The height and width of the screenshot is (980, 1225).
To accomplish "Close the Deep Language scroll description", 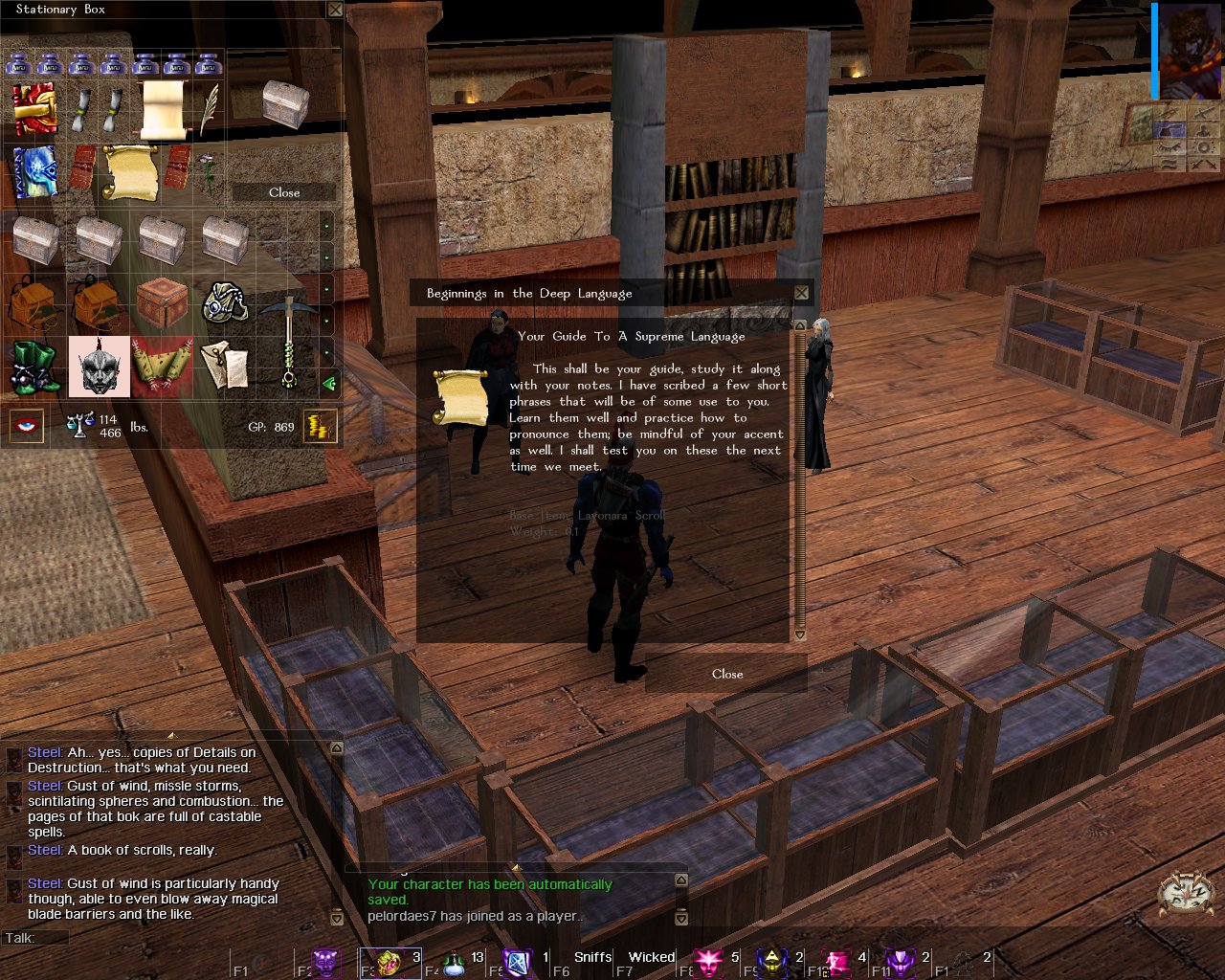I will coord(726,674).
